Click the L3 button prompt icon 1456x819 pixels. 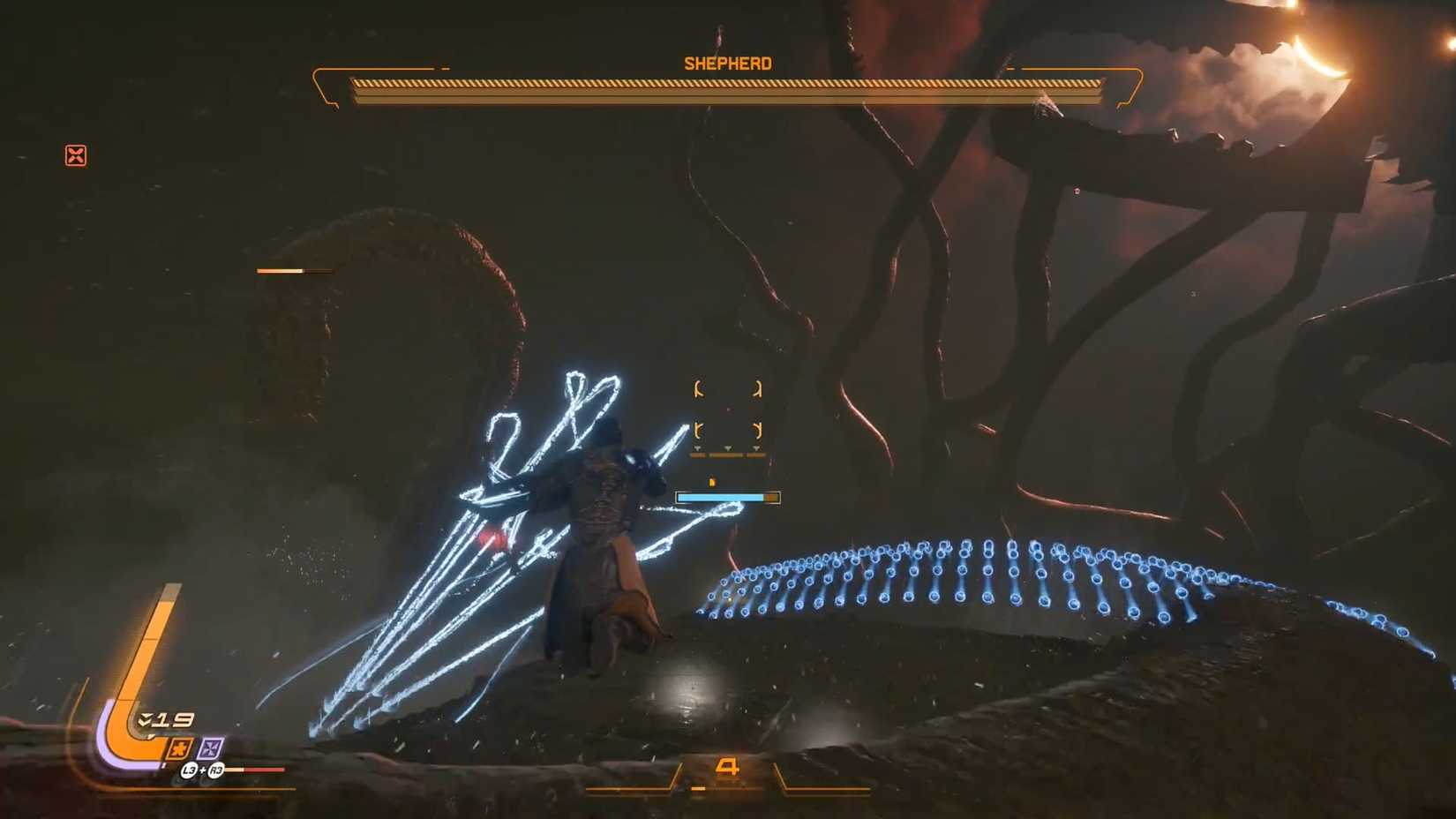188,770
